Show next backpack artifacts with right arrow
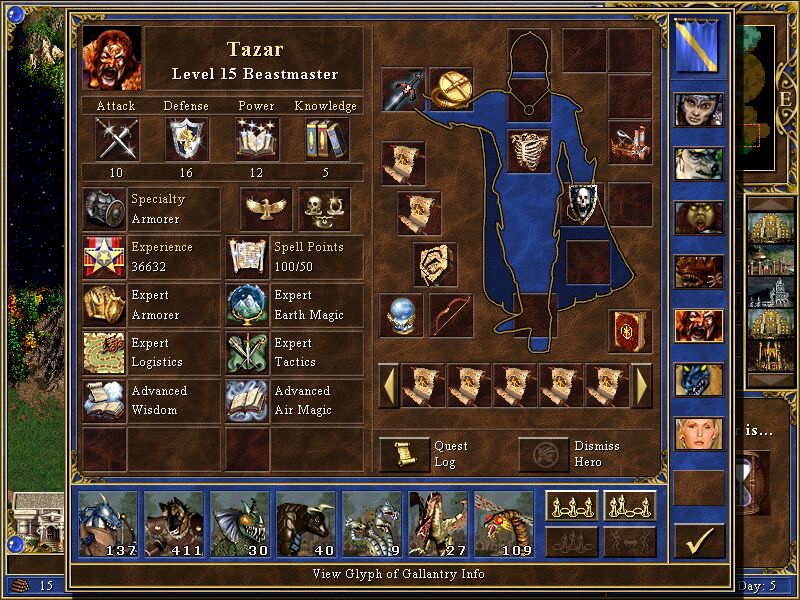This screenshot has width=800, height=600. (x=642, y=385)
